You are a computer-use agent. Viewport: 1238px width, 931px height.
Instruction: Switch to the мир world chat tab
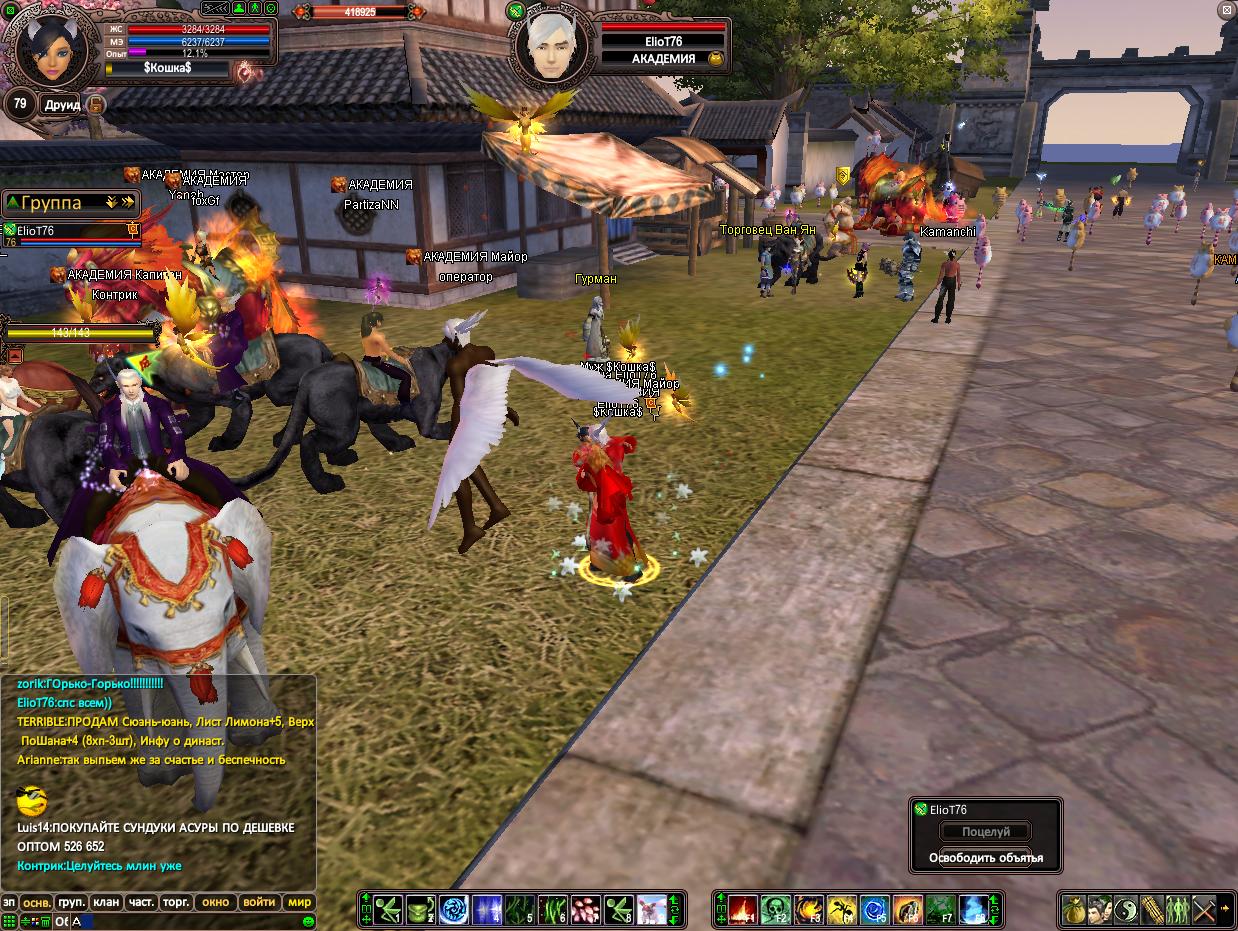click(299, 902)
